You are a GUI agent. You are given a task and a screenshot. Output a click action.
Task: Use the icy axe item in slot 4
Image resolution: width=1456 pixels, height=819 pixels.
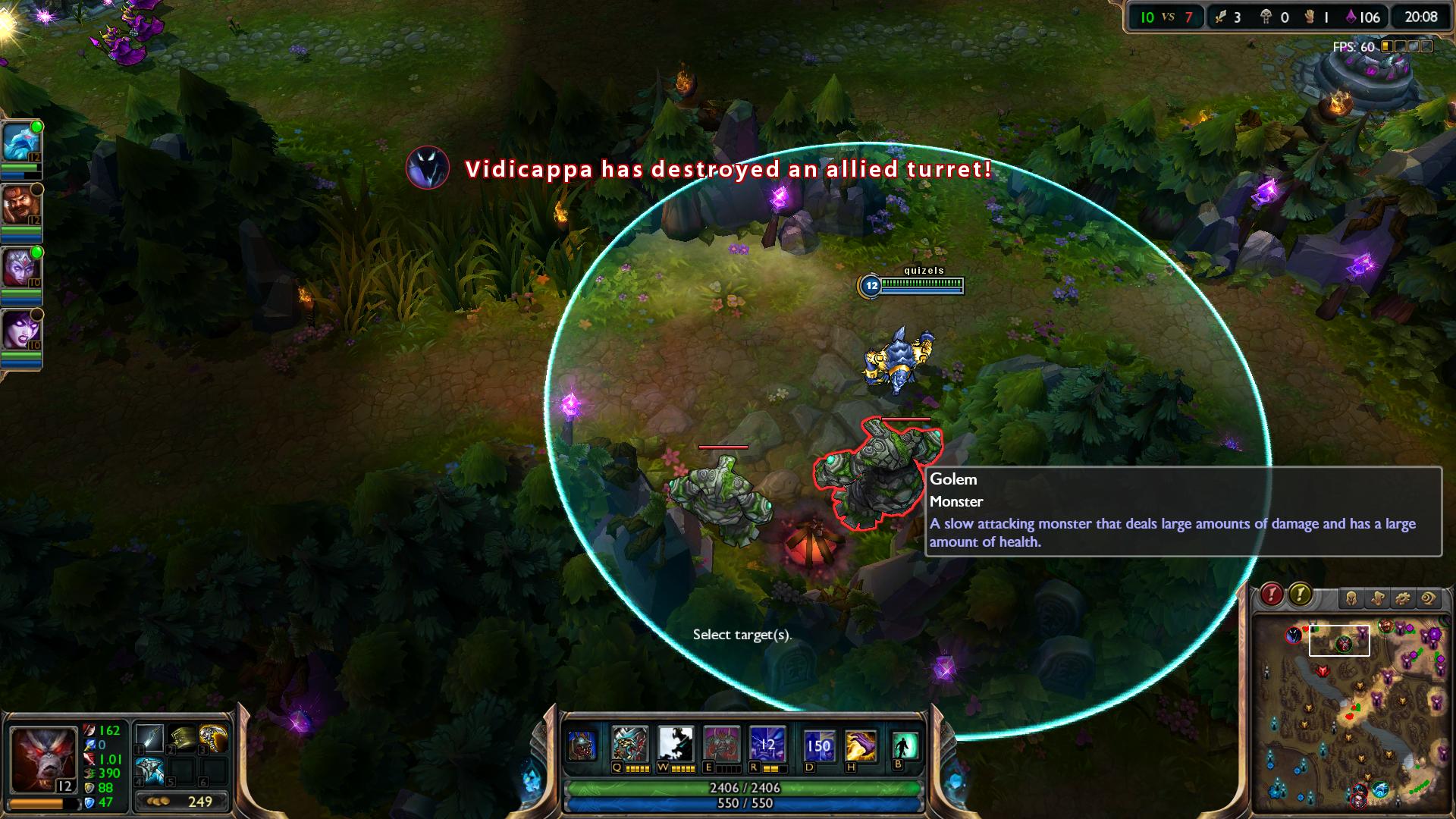pos(149,770)
